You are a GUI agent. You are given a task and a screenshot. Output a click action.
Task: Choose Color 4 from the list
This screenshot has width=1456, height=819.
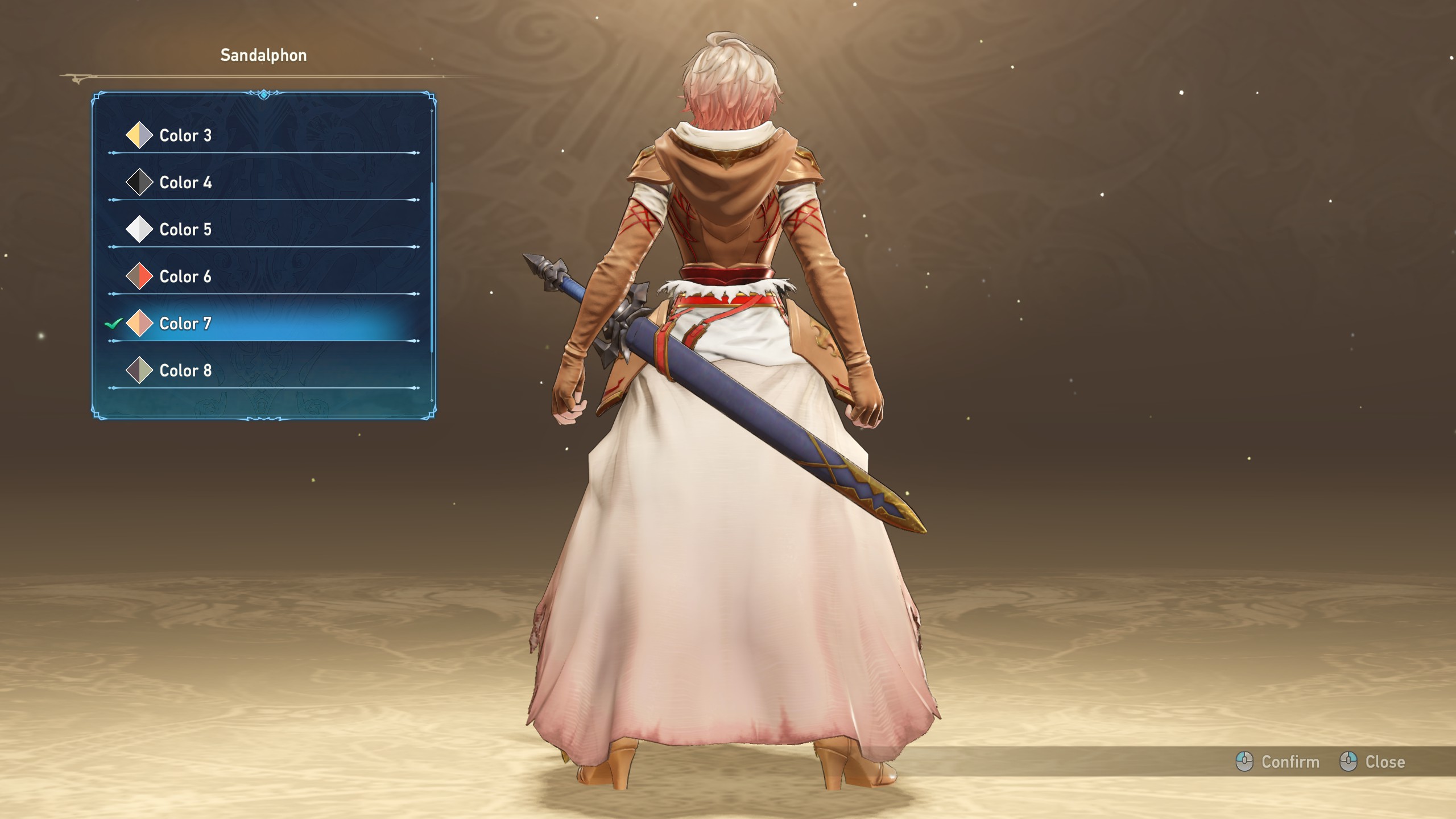coord(185,183)
